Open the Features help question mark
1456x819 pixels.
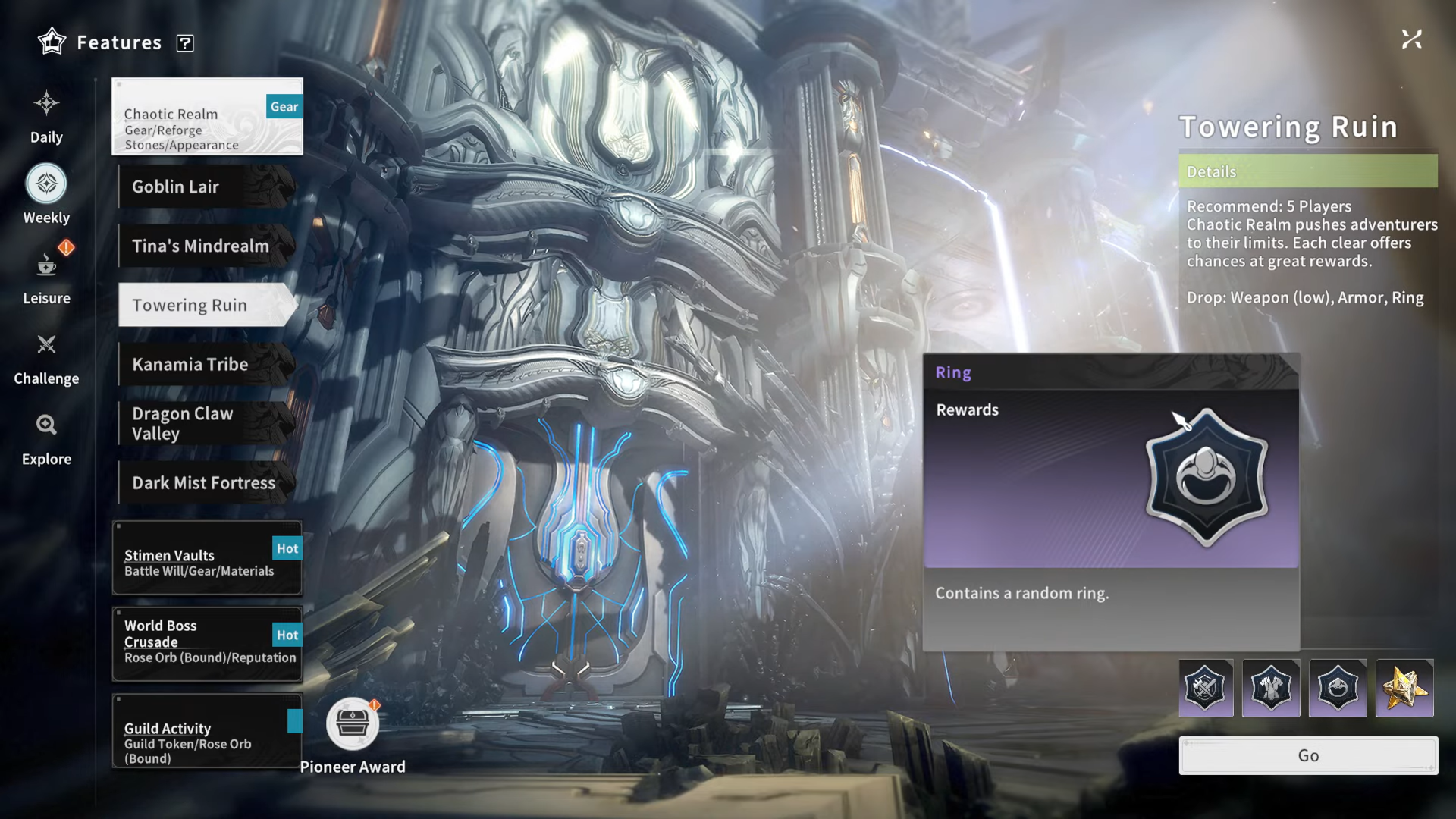(x=185, y=43)
